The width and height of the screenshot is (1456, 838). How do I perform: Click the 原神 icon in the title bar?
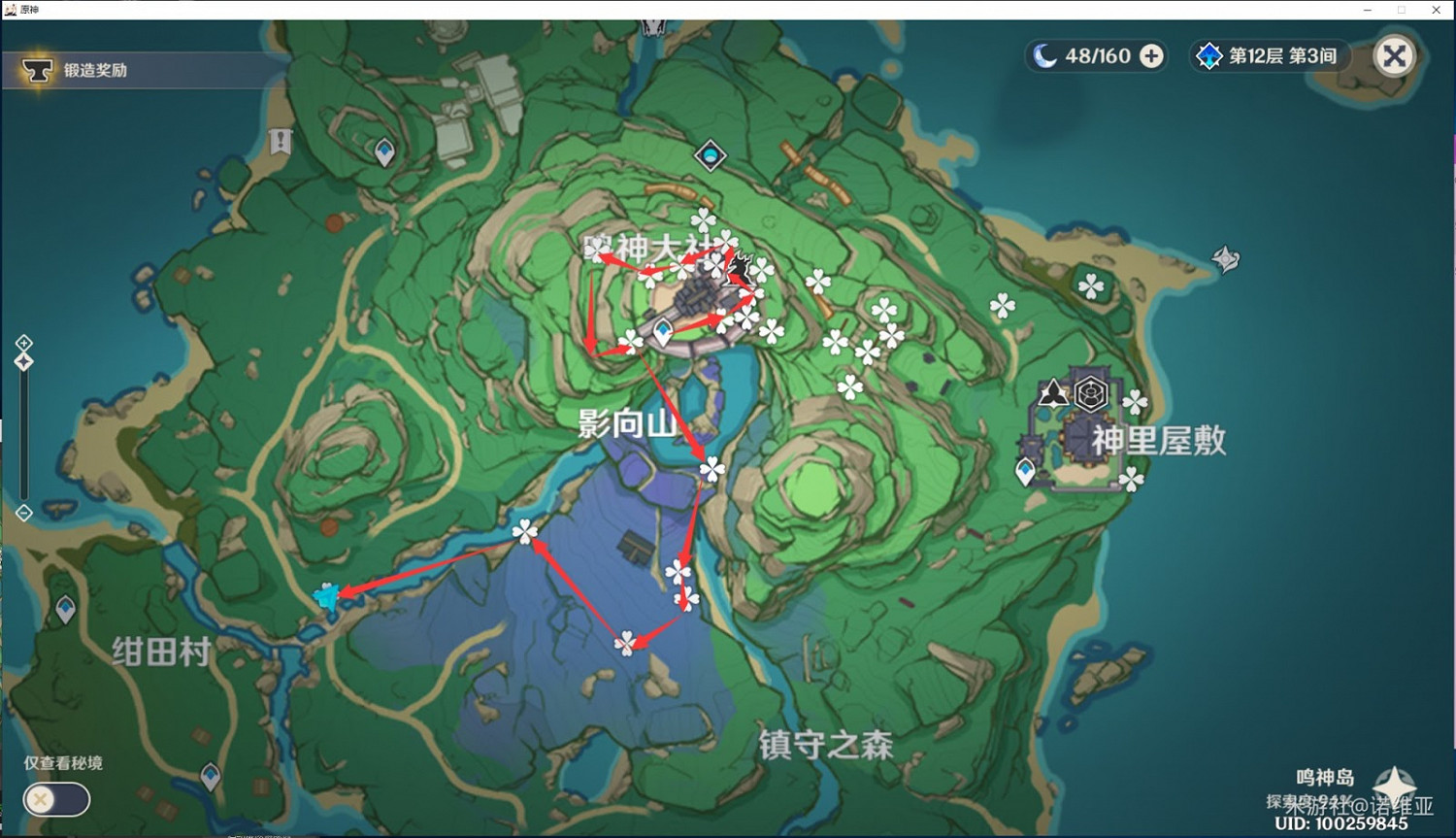10,10
